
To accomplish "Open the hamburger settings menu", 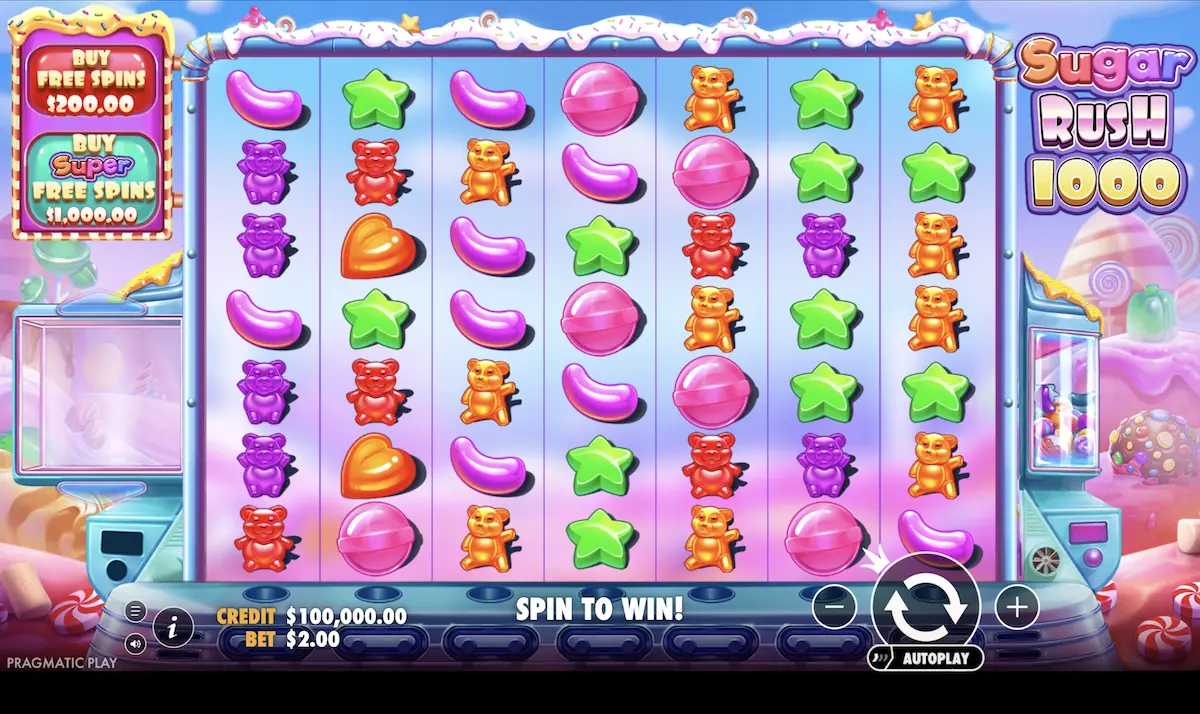I will point(136,610).
